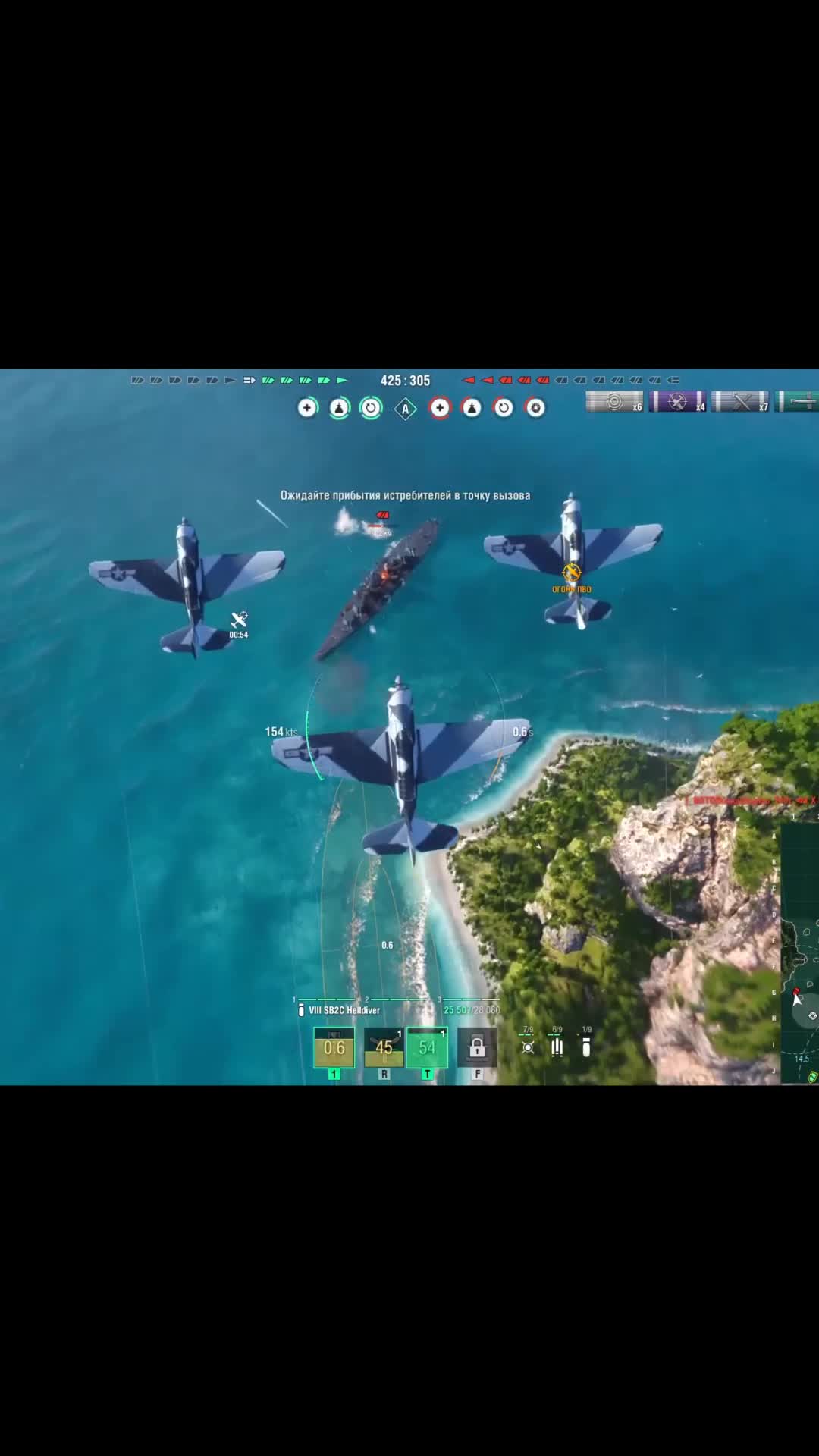Click the green-ringed plus capture point icon

coord(307,408)
